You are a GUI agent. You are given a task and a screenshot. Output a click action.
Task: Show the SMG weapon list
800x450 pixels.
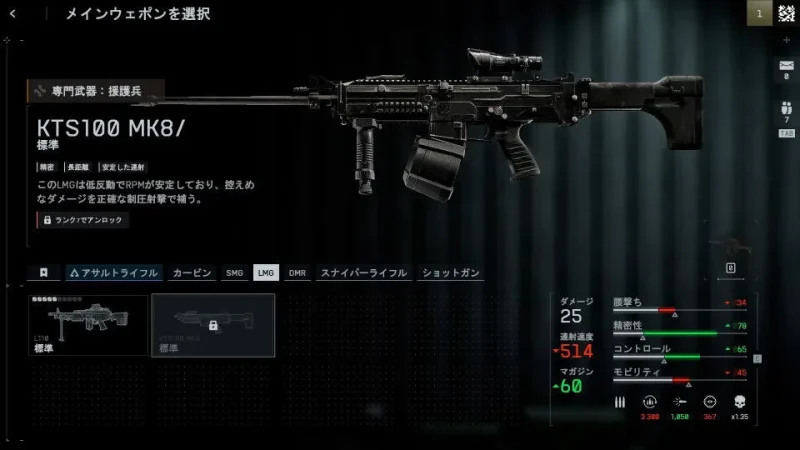[235, 272]
